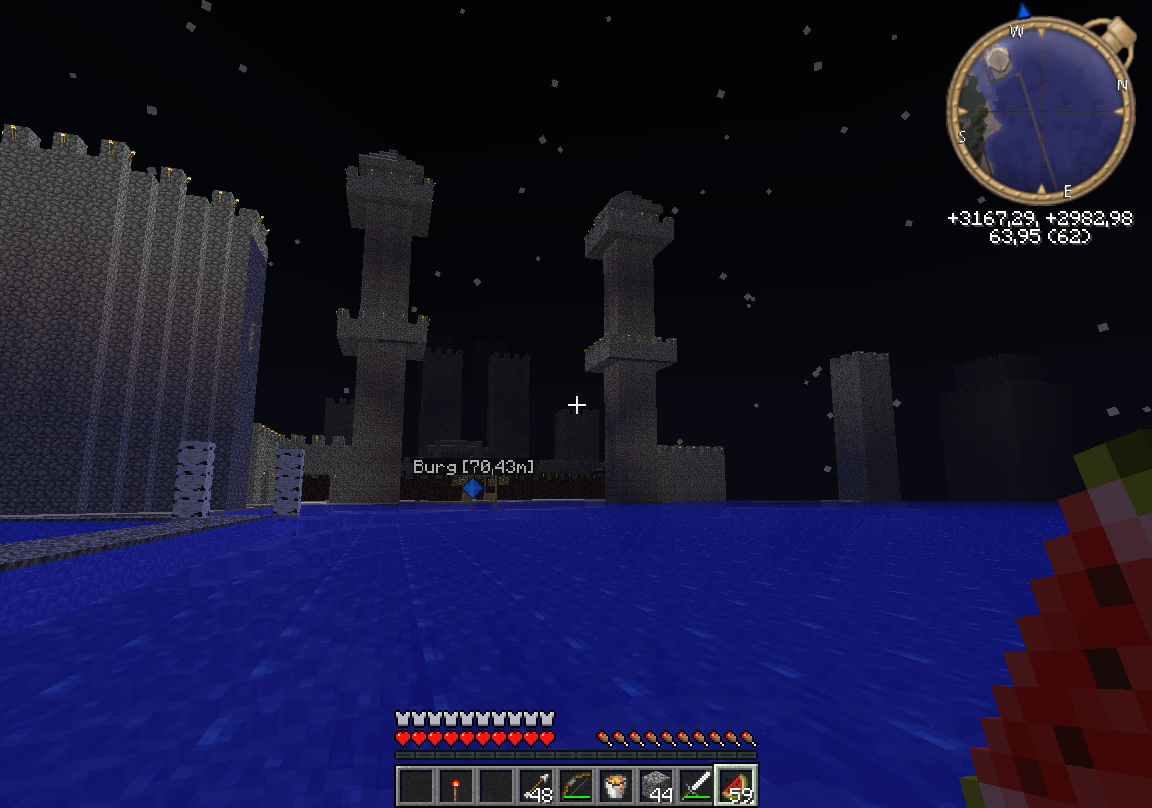The width and height of the screenshot is (1152, 808).
Task: Click the circular minimap
Action: pyautogui.click(x=1040, y=110)
